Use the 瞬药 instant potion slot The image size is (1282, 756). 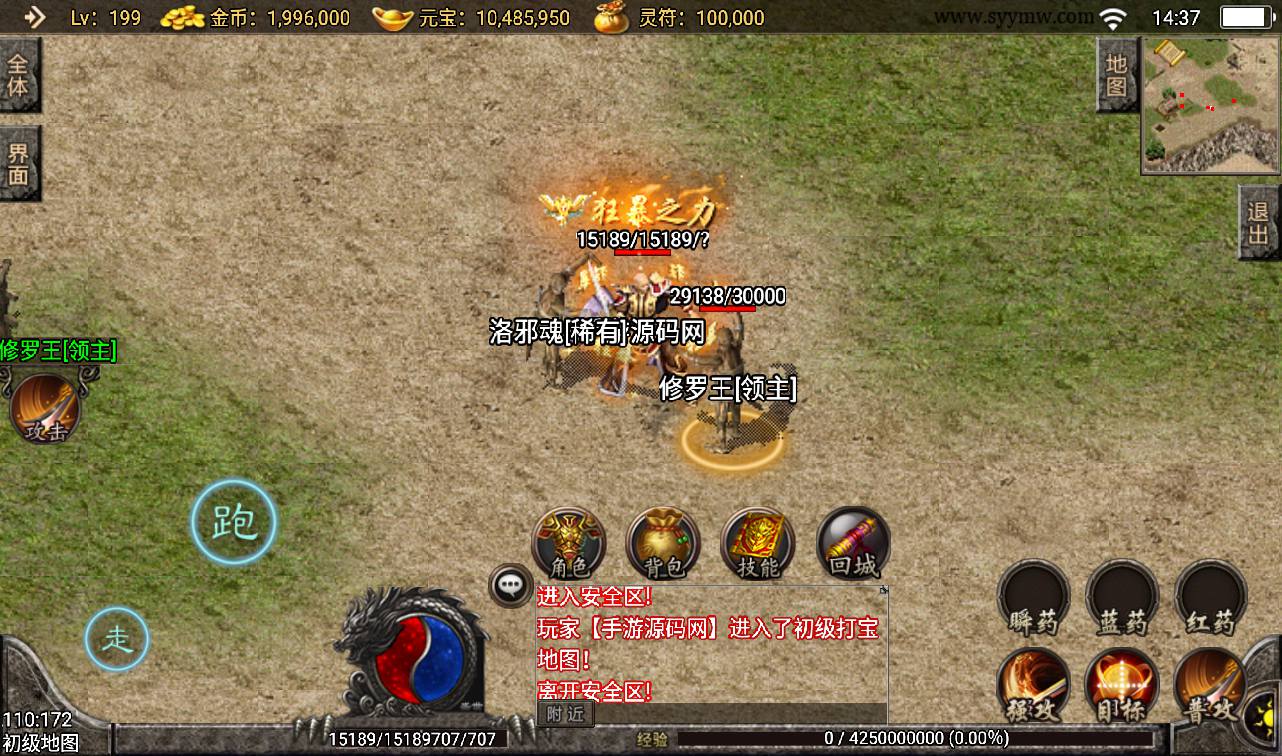click(x=1033, y=598)
